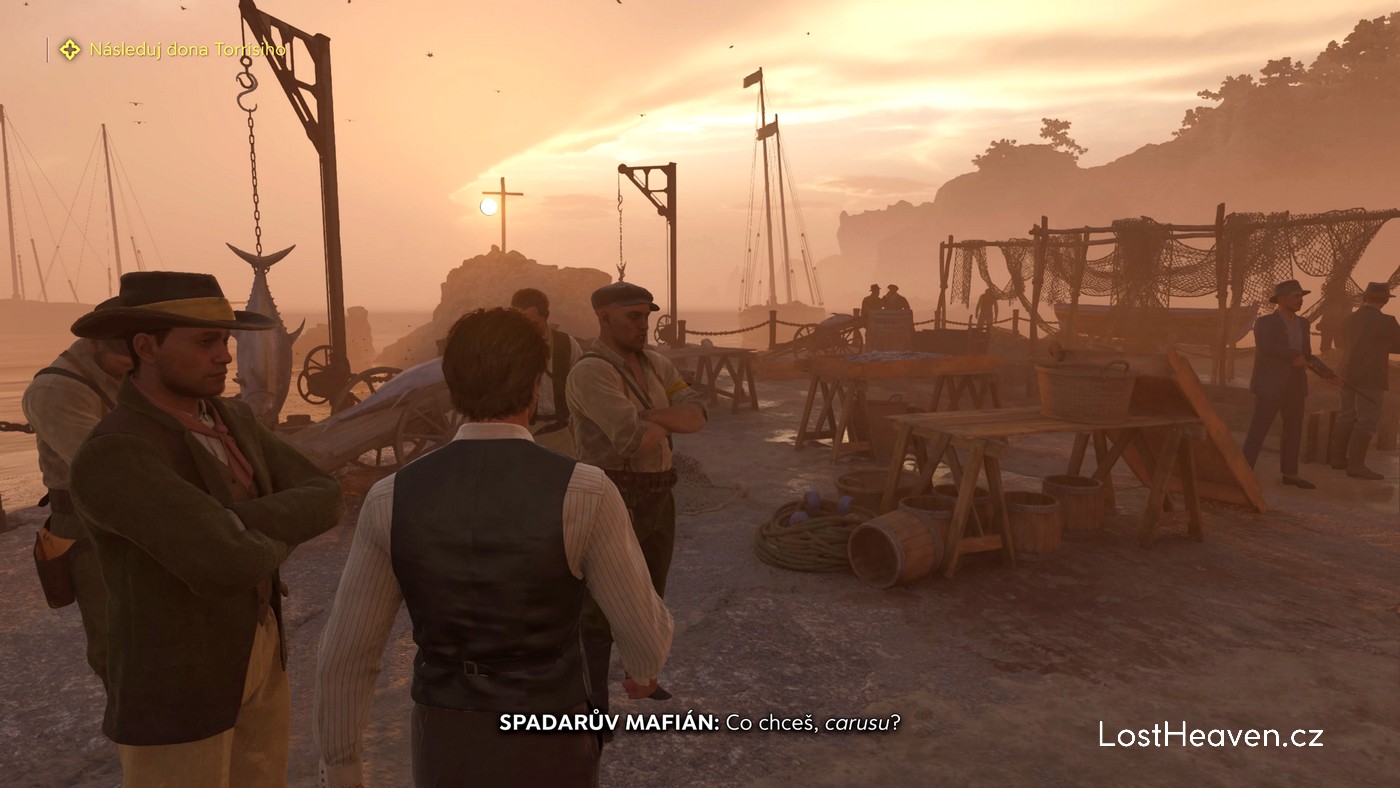Open the LostHeaven.cz watermark link
The image size is (1400, 788).
click(x=1210, y=735)
